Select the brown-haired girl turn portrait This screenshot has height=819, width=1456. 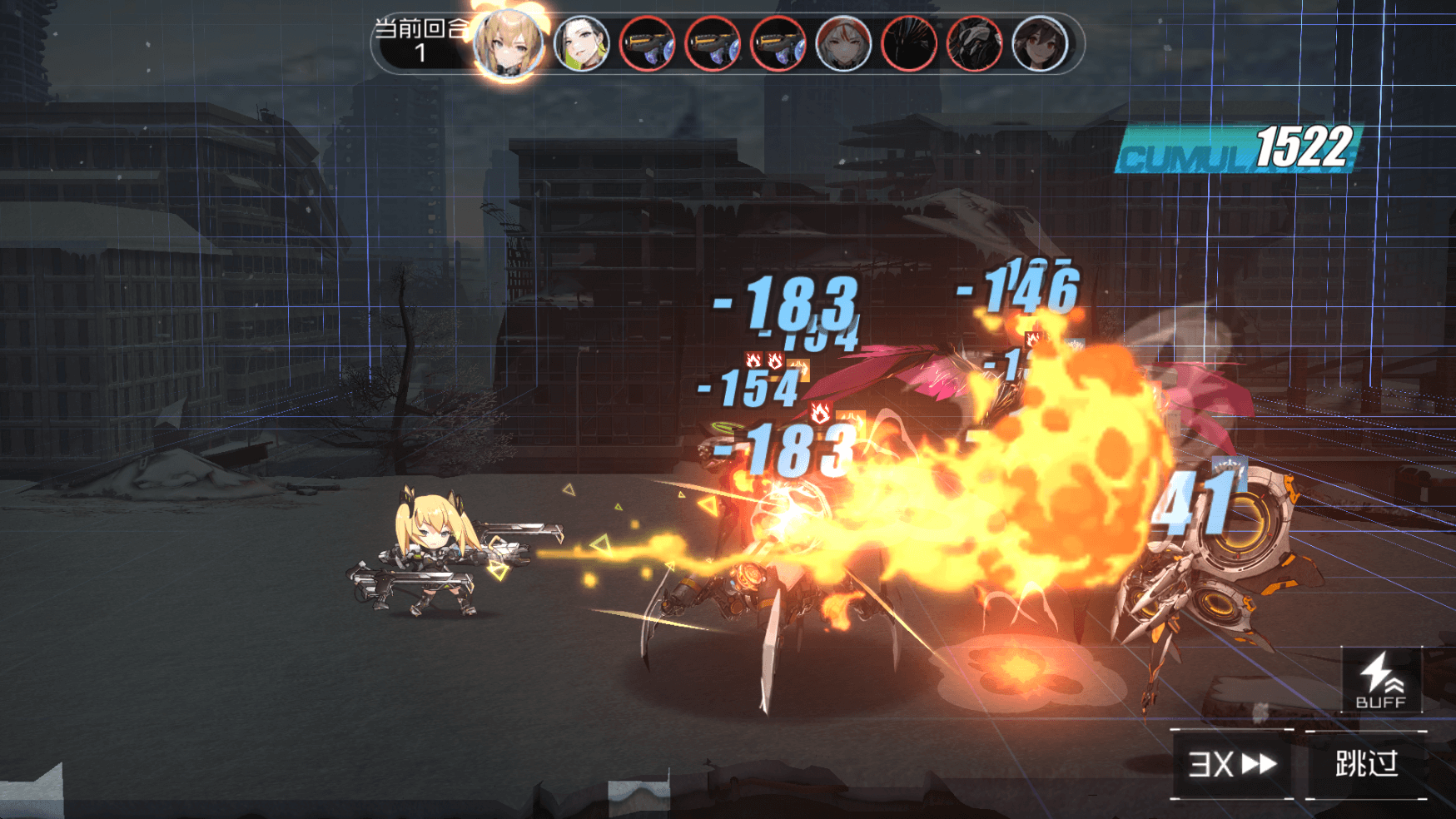coord(1040,44)
